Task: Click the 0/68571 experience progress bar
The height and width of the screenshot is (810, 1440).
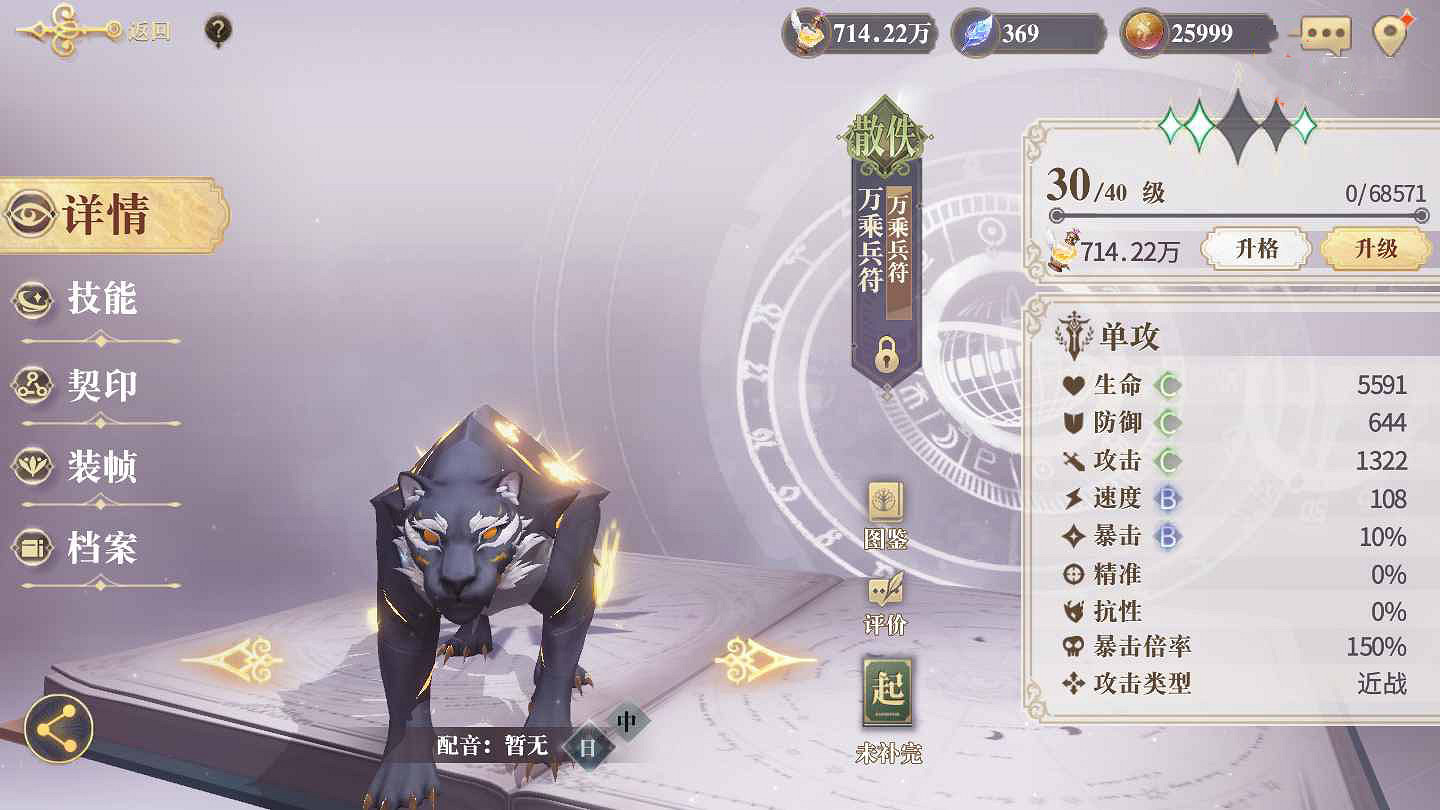Action: pyautogui.click(x=1240, y=213)
